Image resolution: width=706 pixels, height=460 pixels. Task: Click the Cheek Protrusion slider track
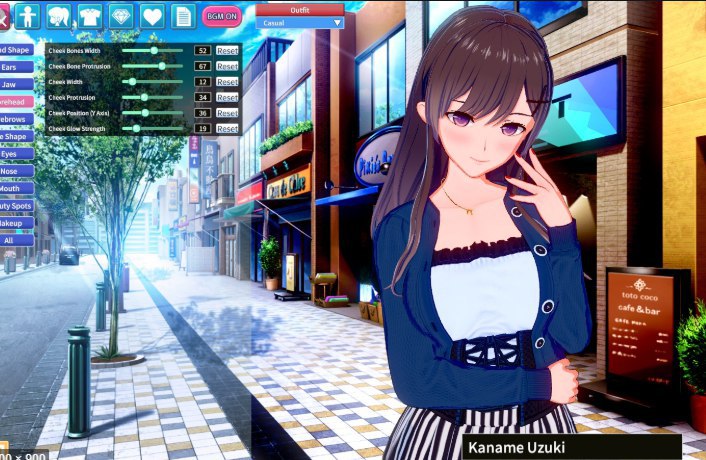[152, 97]
